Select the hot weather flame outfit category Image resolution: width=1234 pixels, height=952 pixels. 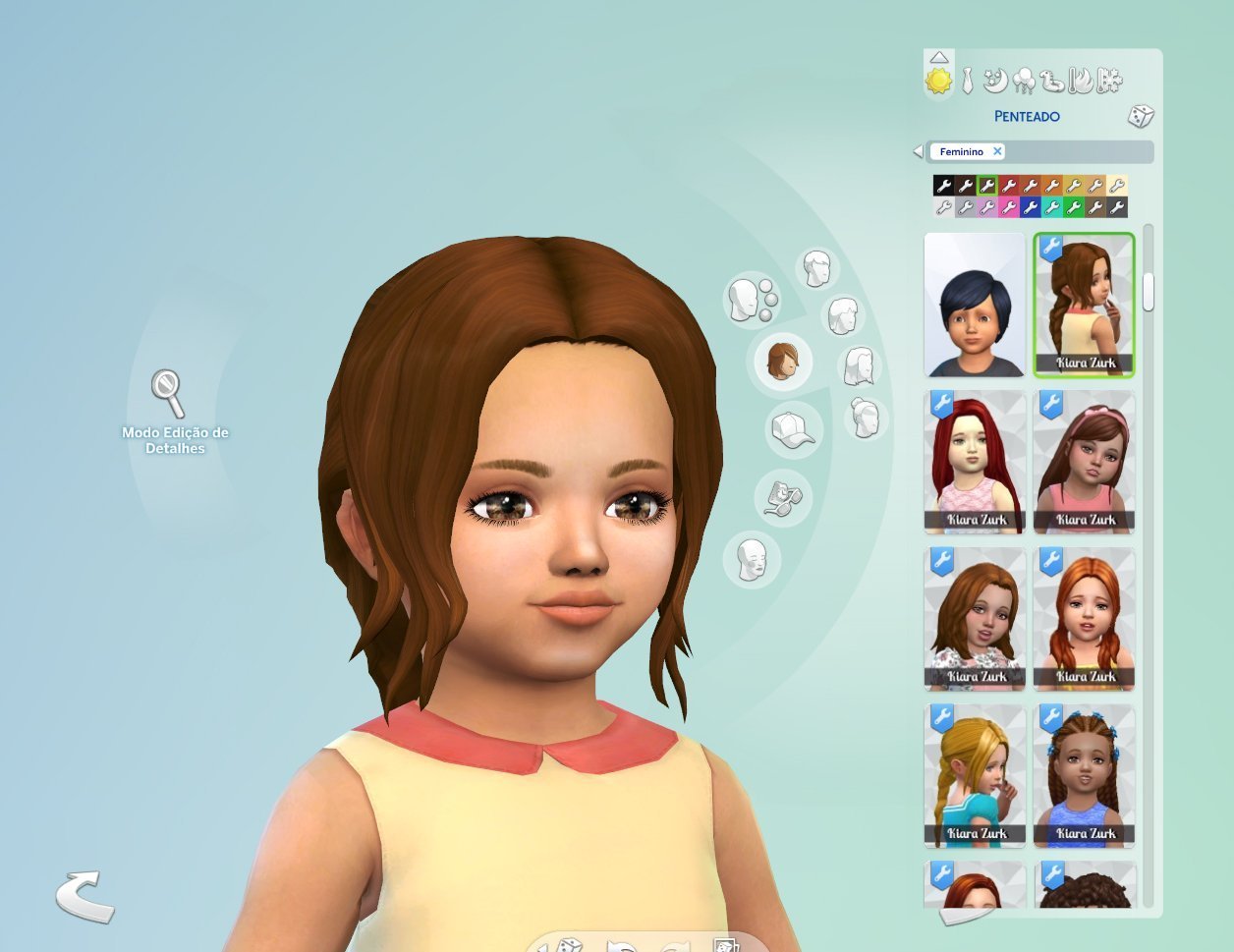click(x=1081, y=81)
